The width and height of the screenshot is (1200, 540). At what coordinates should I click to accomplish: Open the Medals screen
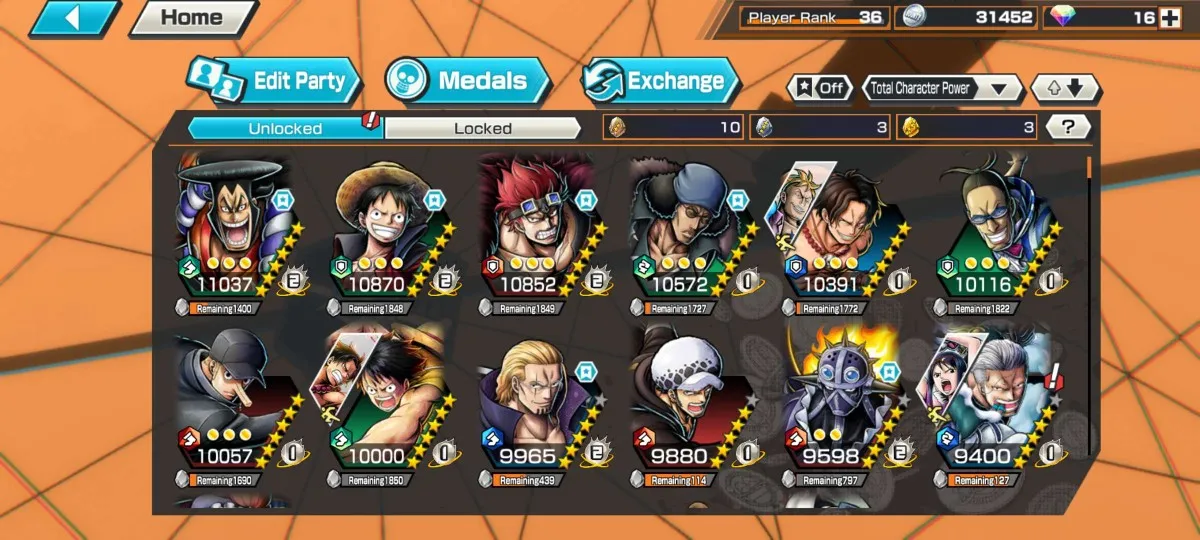pyautogui.click(x=468, y=81)
